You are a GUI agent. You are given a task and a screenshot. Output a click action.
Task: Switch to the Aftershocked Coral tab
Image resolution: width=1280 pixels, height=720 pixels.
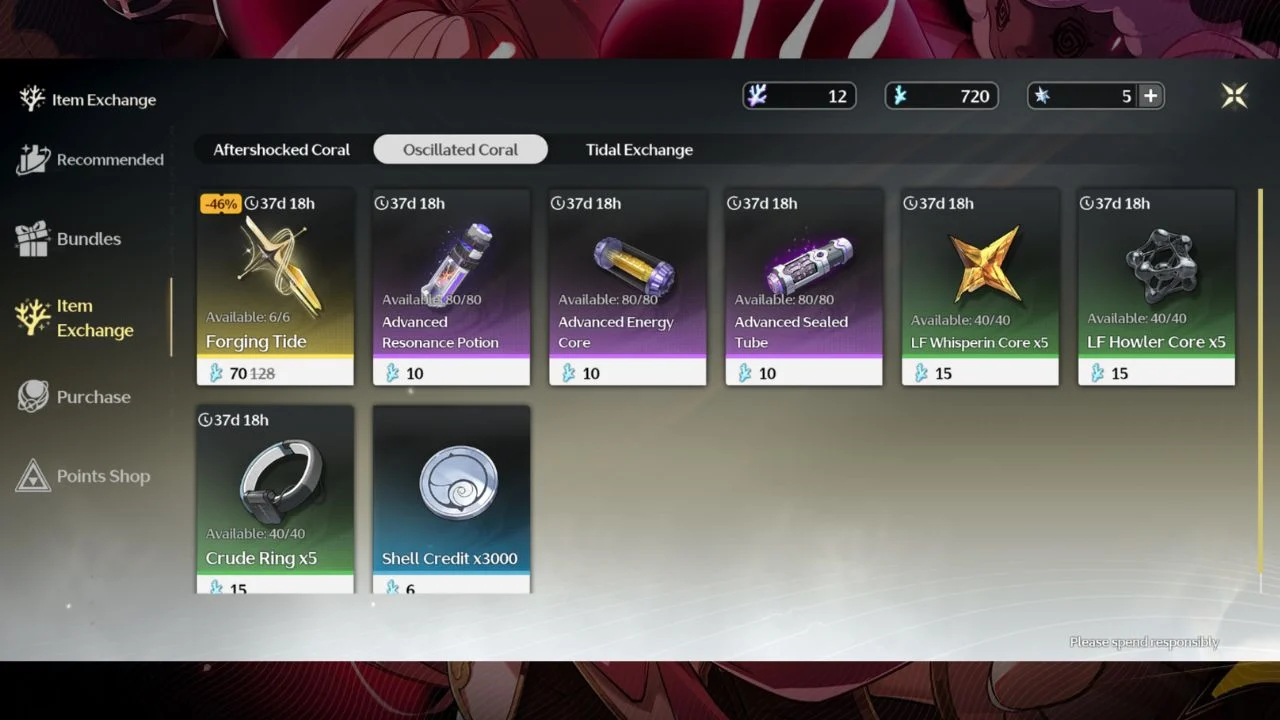click(x=281, y=150)
